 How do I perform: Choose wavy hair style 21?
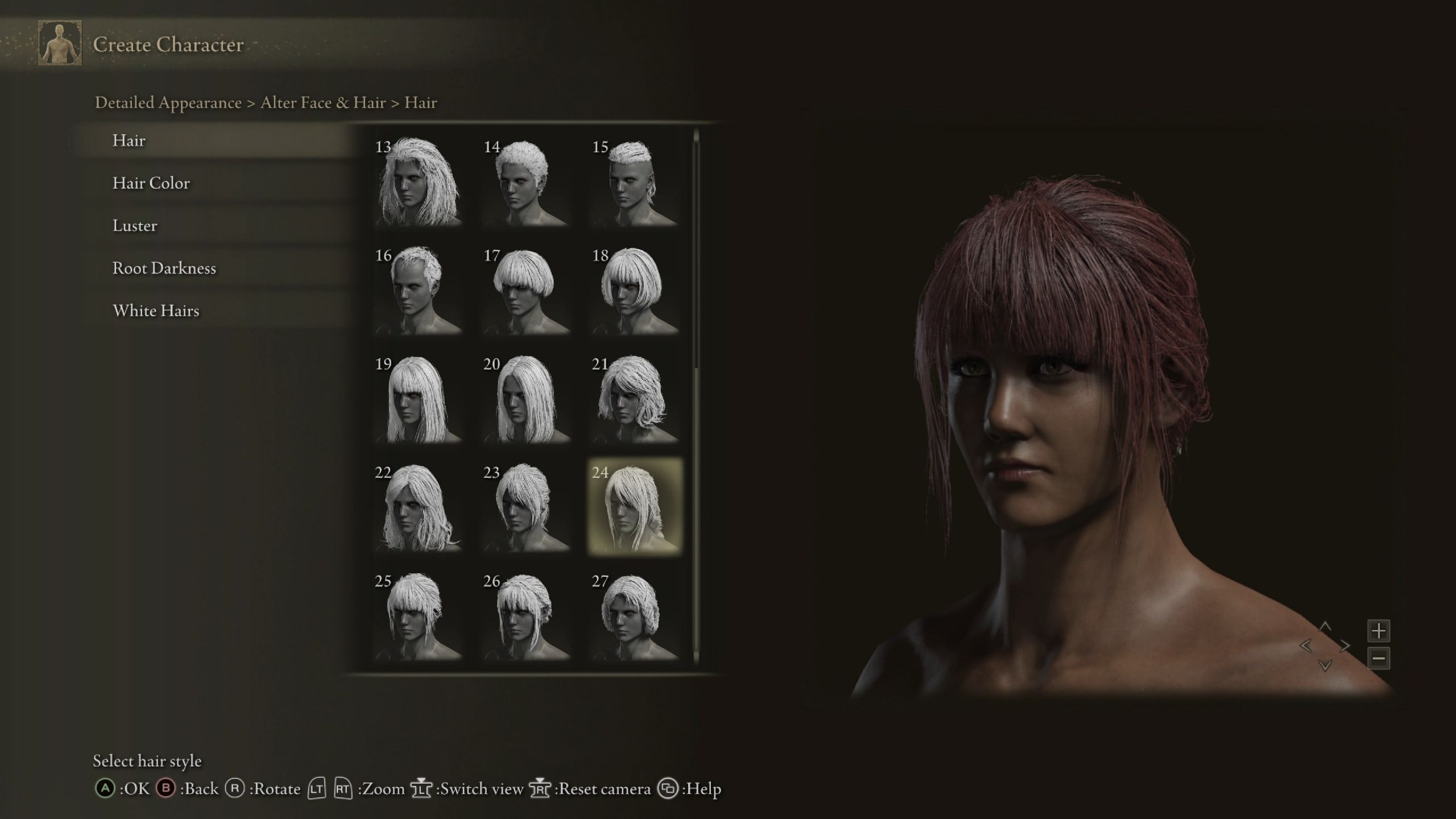[x=634, y=399]
